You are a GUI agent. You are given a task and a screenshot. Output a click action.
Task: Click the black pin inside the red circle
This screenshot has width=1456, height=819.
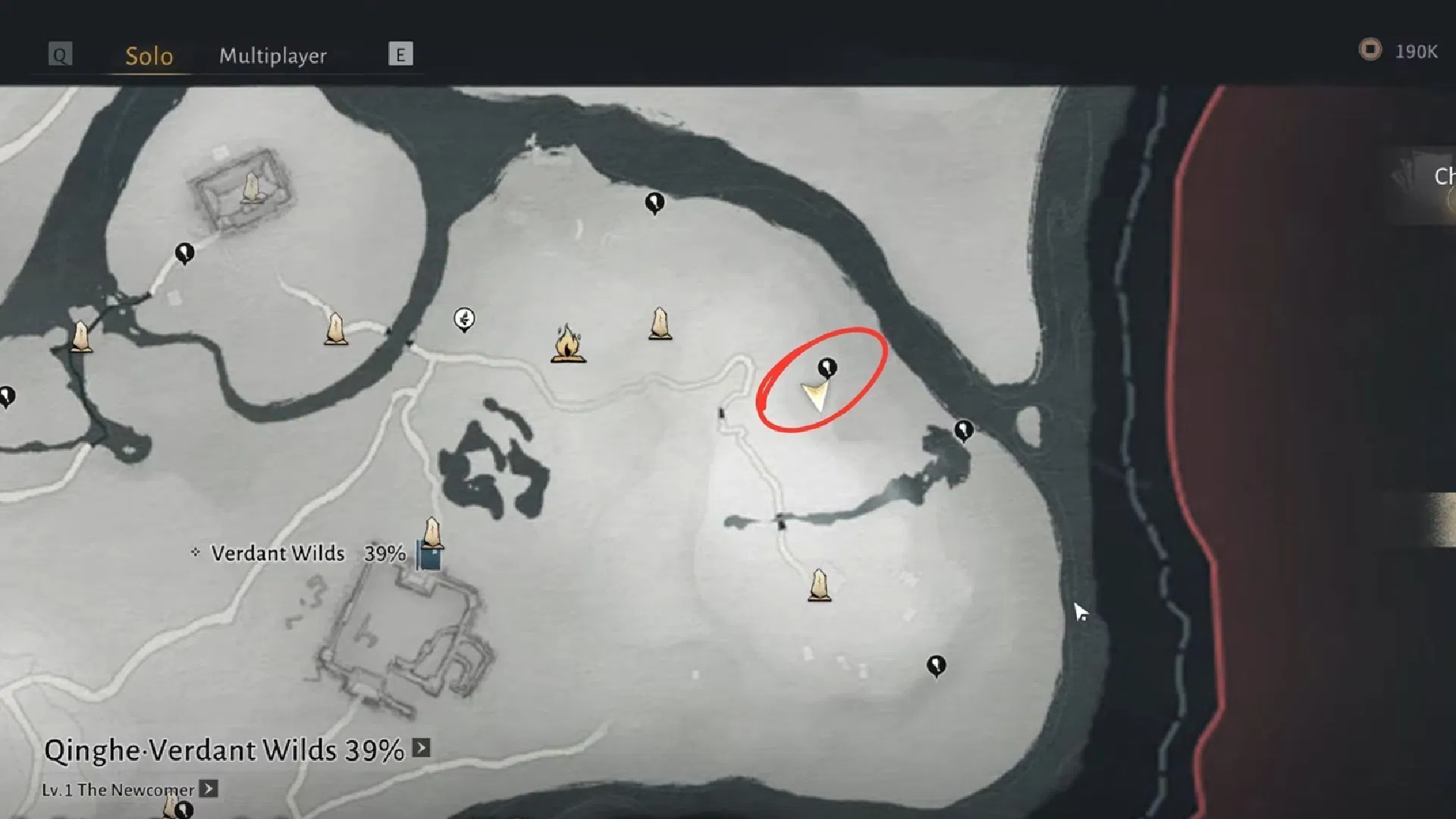pyautogui.click(x=827, y=369)
